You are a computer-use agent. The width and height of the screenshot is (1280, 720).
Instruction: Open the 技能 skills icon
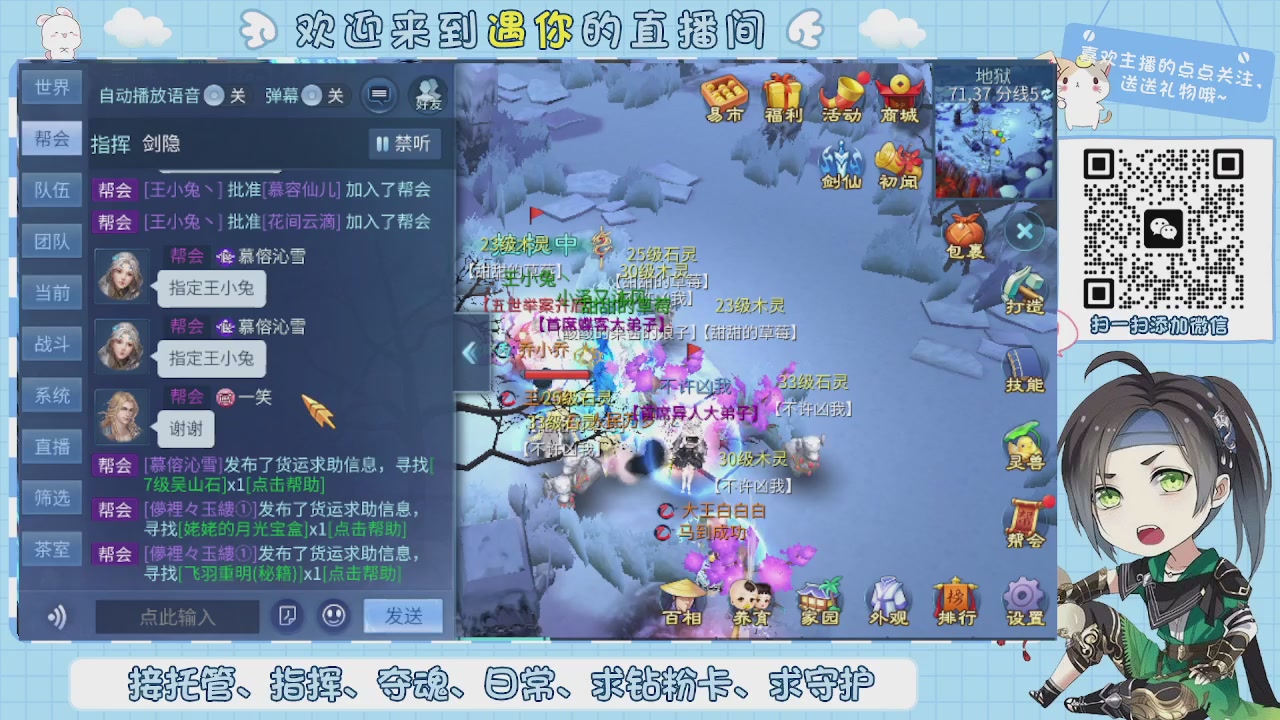(x=1023, y=368)
